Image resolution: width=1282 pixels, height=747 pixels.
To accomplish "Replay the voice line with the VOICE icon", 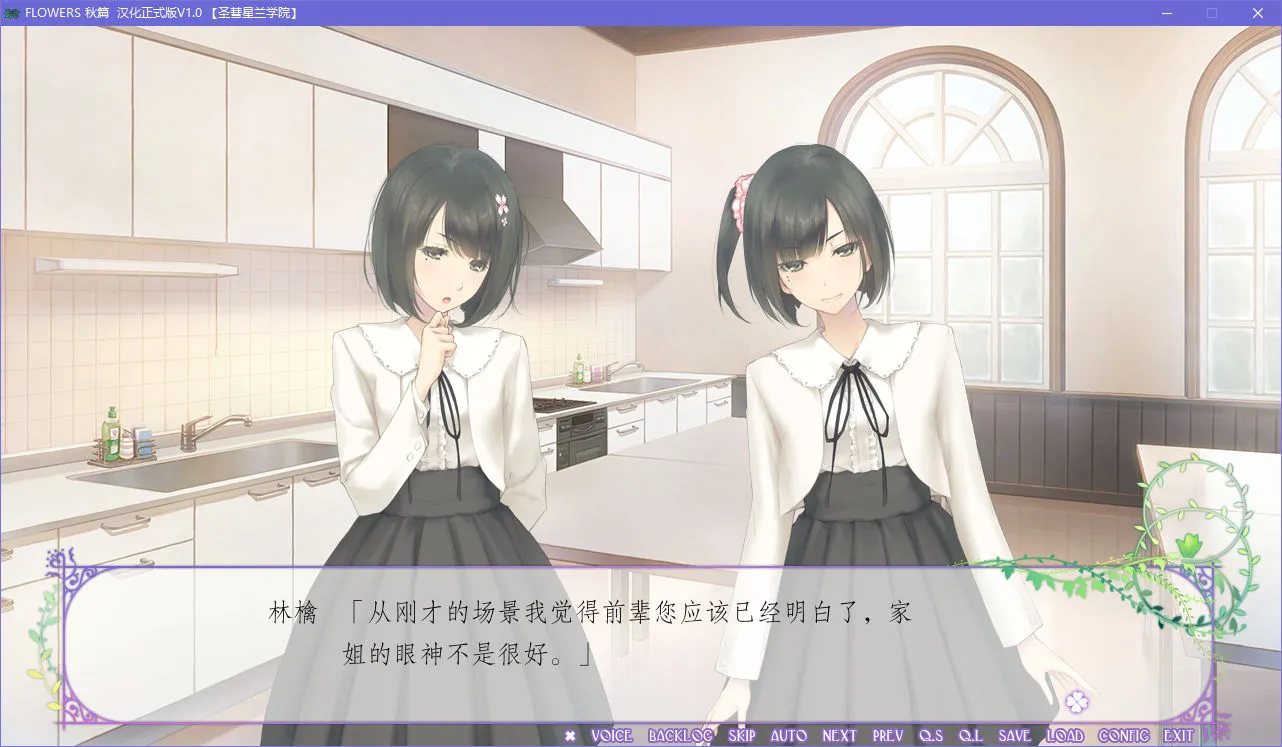I will pyautogui.click(x=612, y=736).
